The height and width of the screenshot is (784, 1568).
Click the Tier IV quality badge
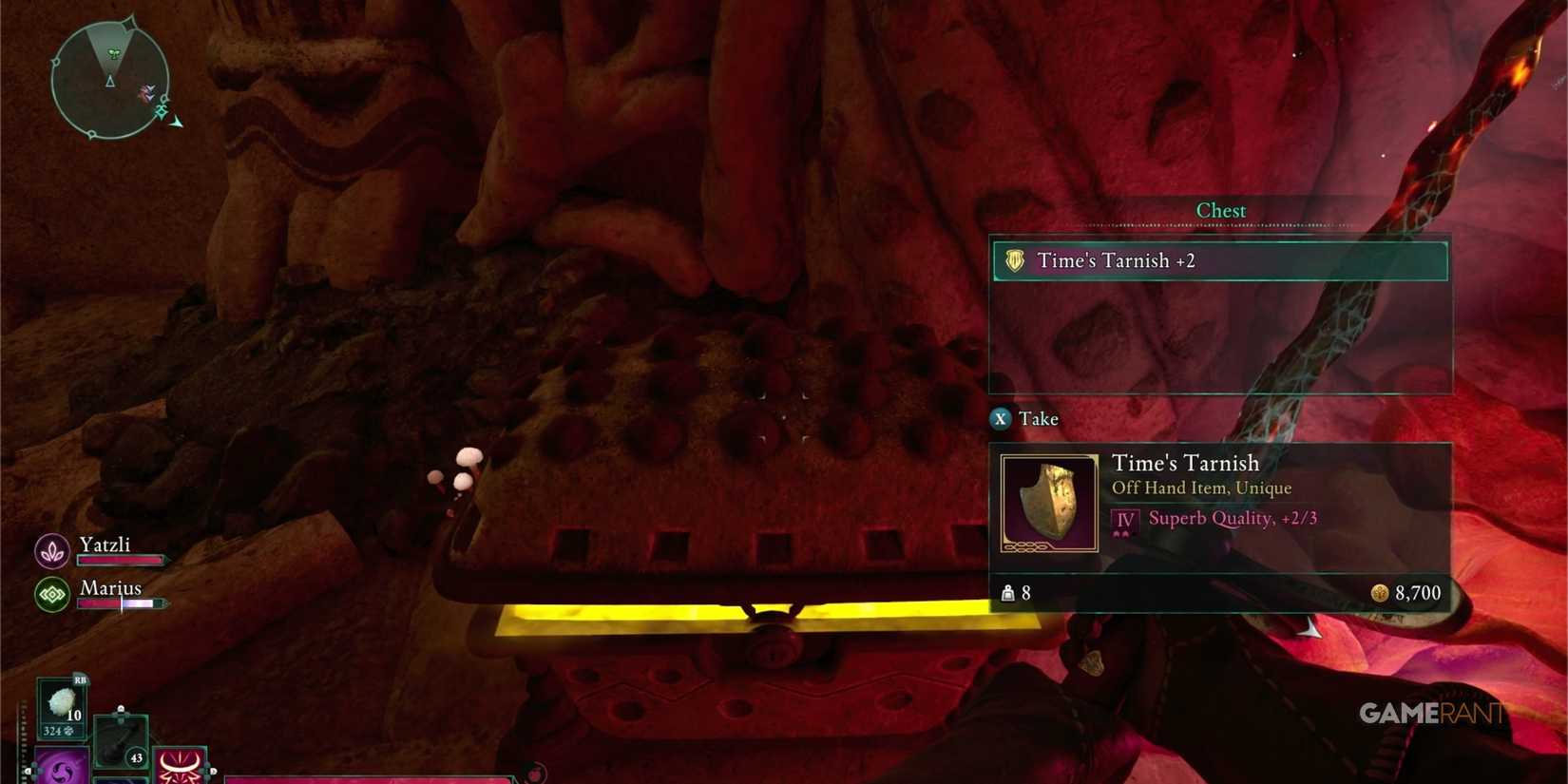[x=1123, y=519]
